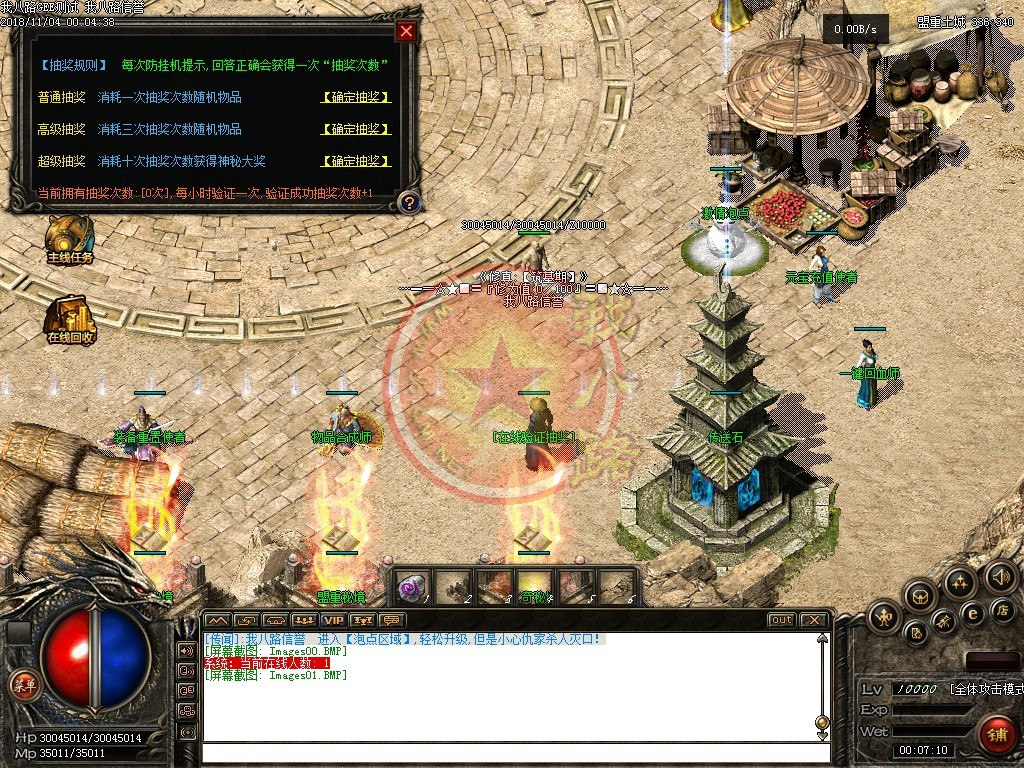The image size is (1024, 768).
Task: Open the skills three-stars round button
Action: pos(960,582)
